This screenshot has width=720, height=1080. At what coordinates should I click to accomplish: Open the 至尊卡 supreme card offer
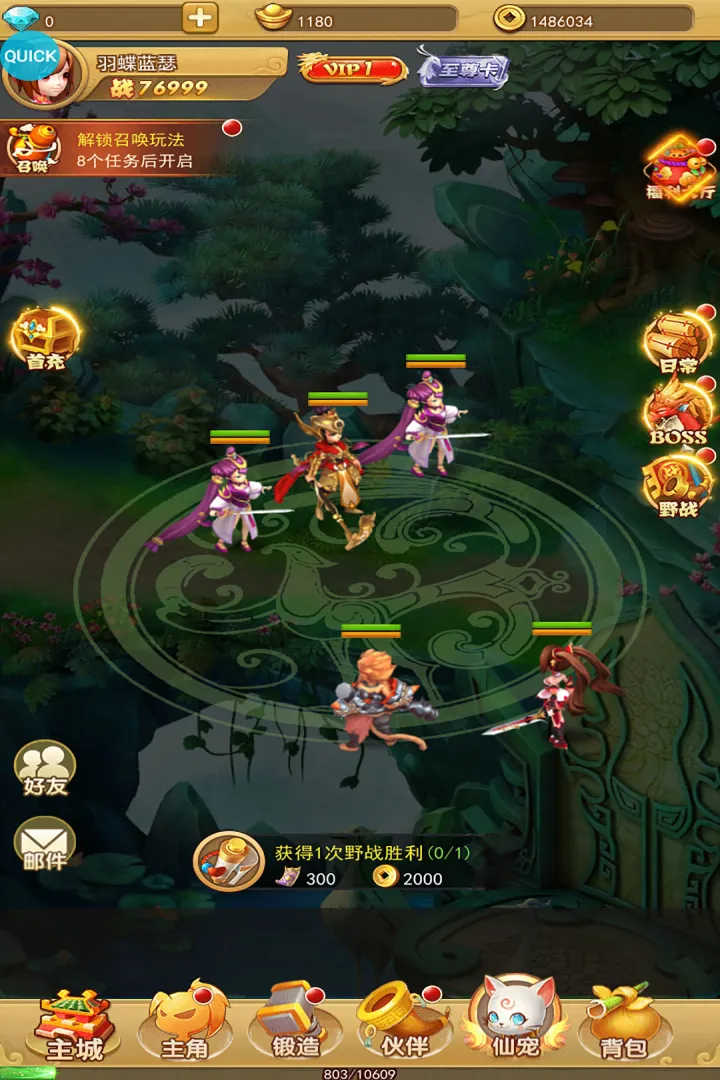463,69
